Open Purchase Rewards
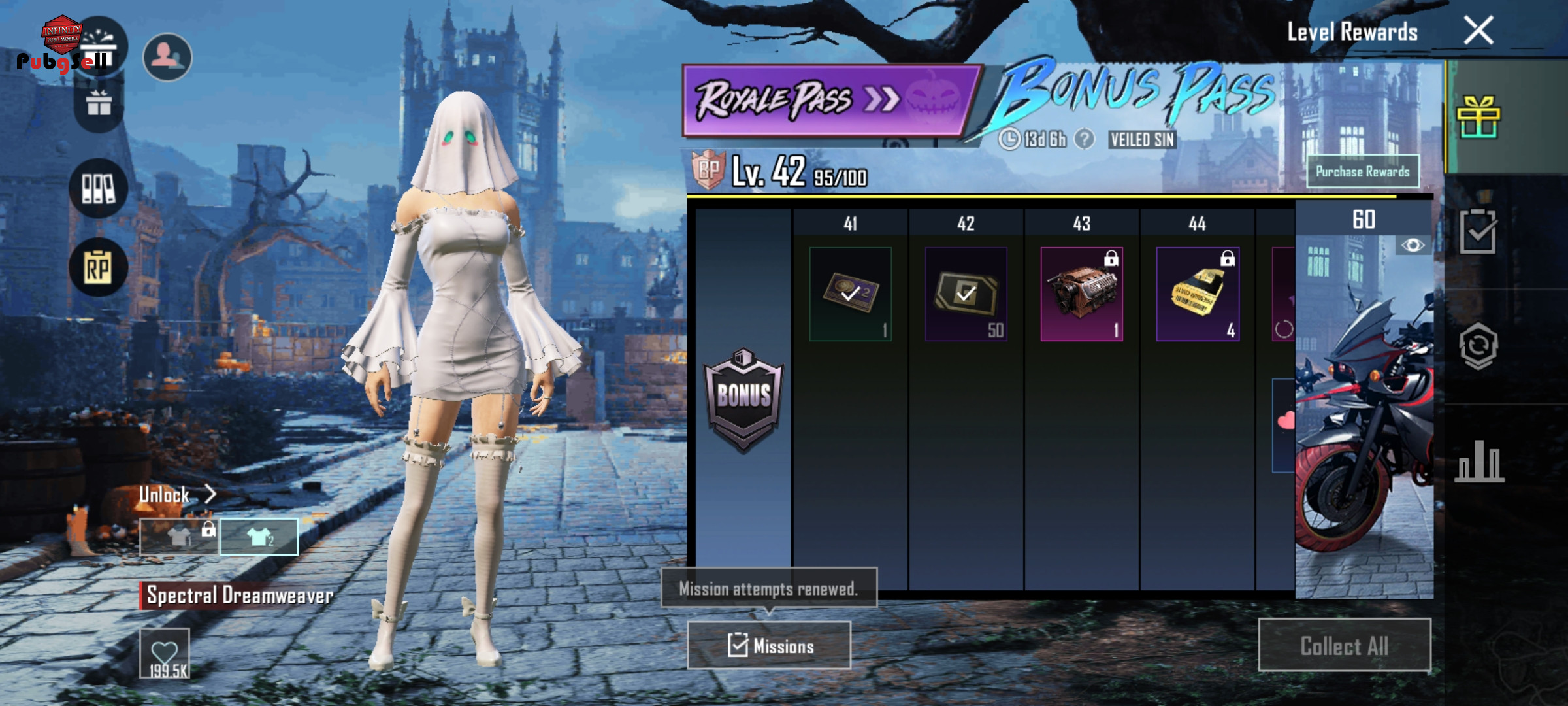 tap(1362, 172)
